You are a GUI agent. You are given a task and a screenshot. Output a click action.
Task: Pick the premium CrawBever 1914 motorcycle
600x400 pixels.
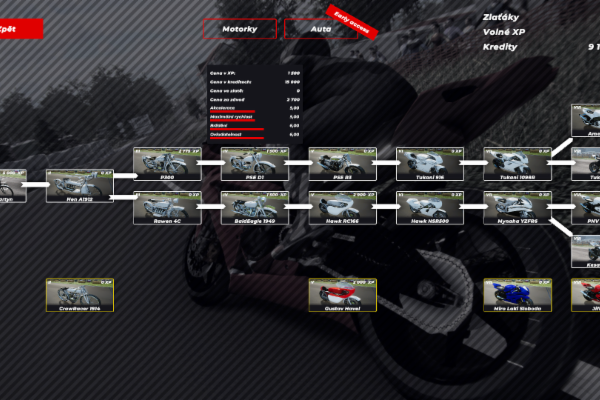(x=80, y=295)
